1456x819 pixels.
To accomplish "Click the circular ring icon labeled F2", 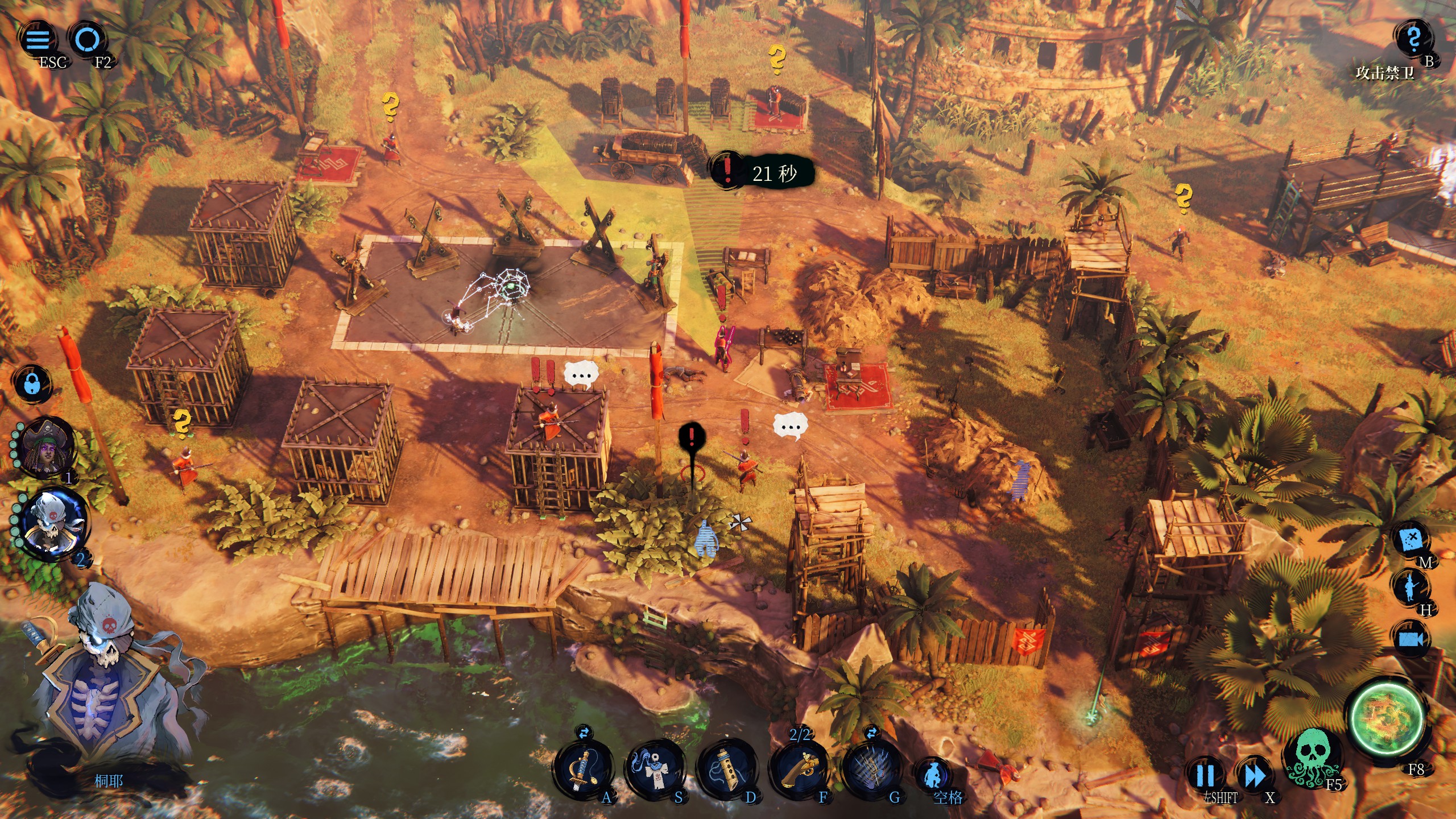I will [x=88, y=40].
